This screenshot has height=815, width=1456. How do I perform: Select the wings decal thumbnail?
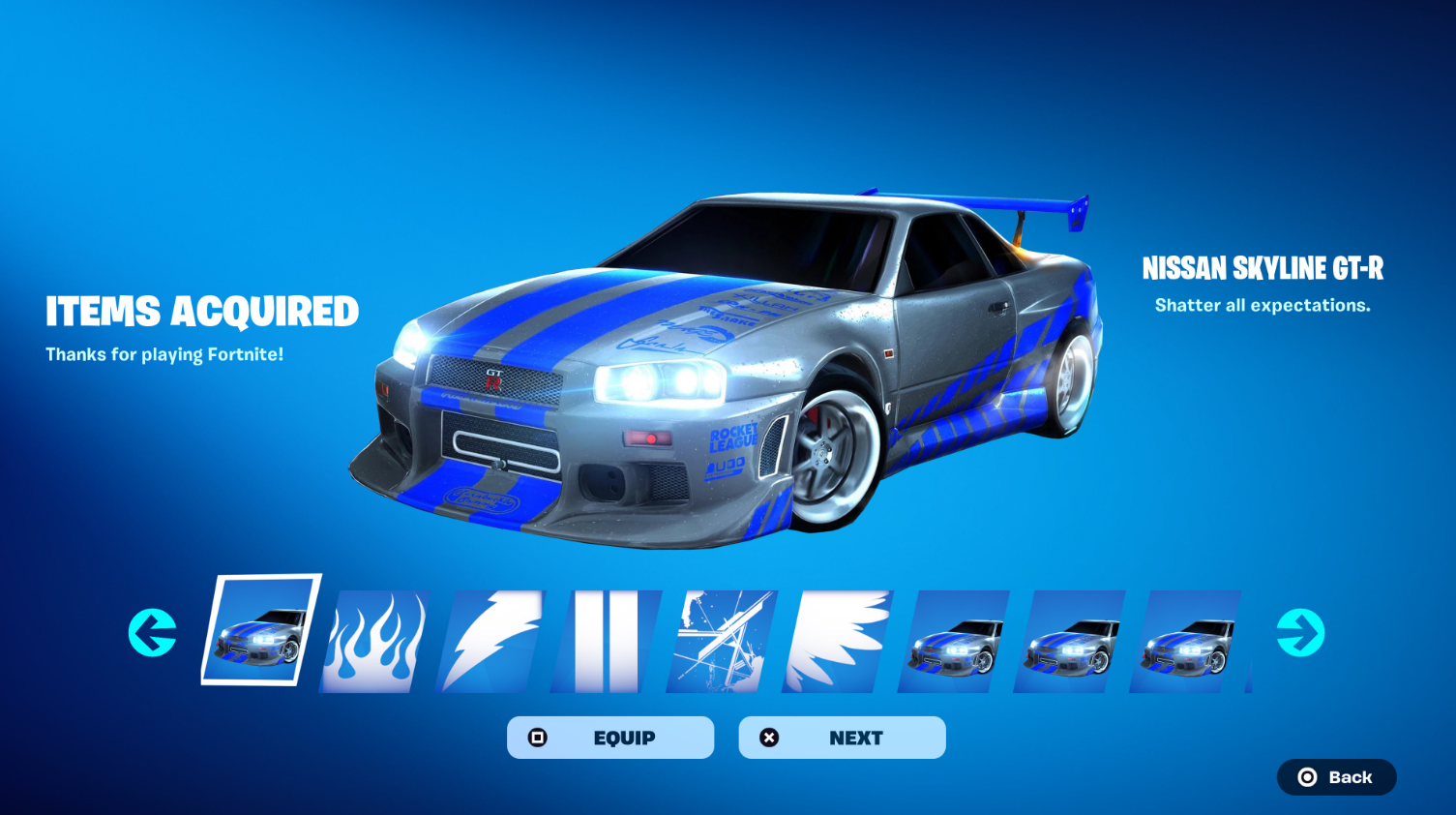(838, 641)
